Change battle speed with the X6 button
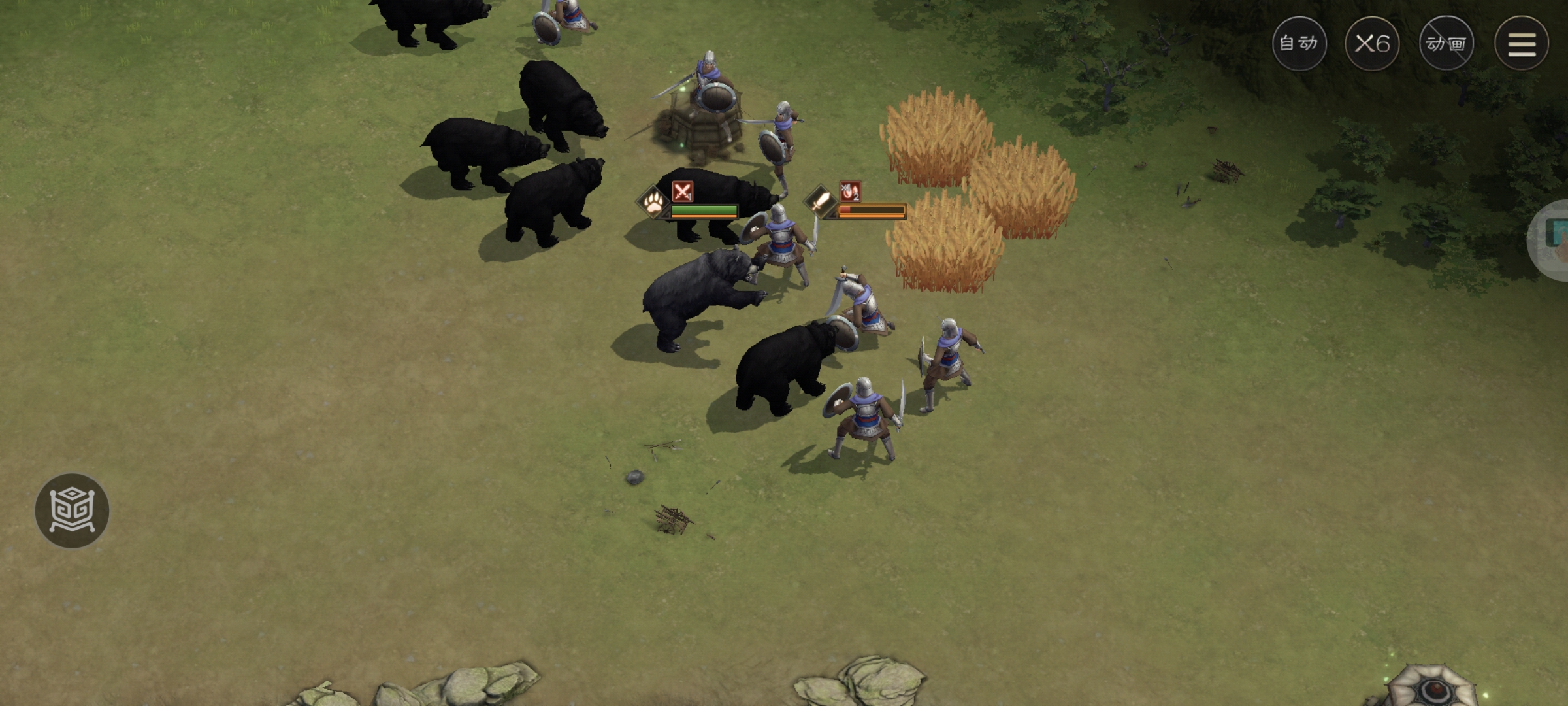The height and width of the screenshot is (706, 1568). [x=1372, y=44]
